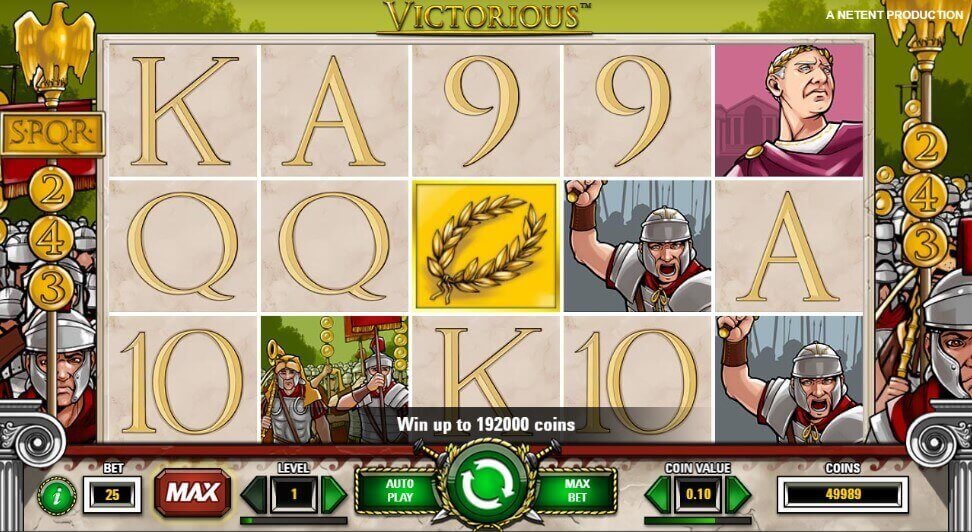This screenshot has width=972, height=532.
Task: Increase the bet level
Action: [335, 494]
